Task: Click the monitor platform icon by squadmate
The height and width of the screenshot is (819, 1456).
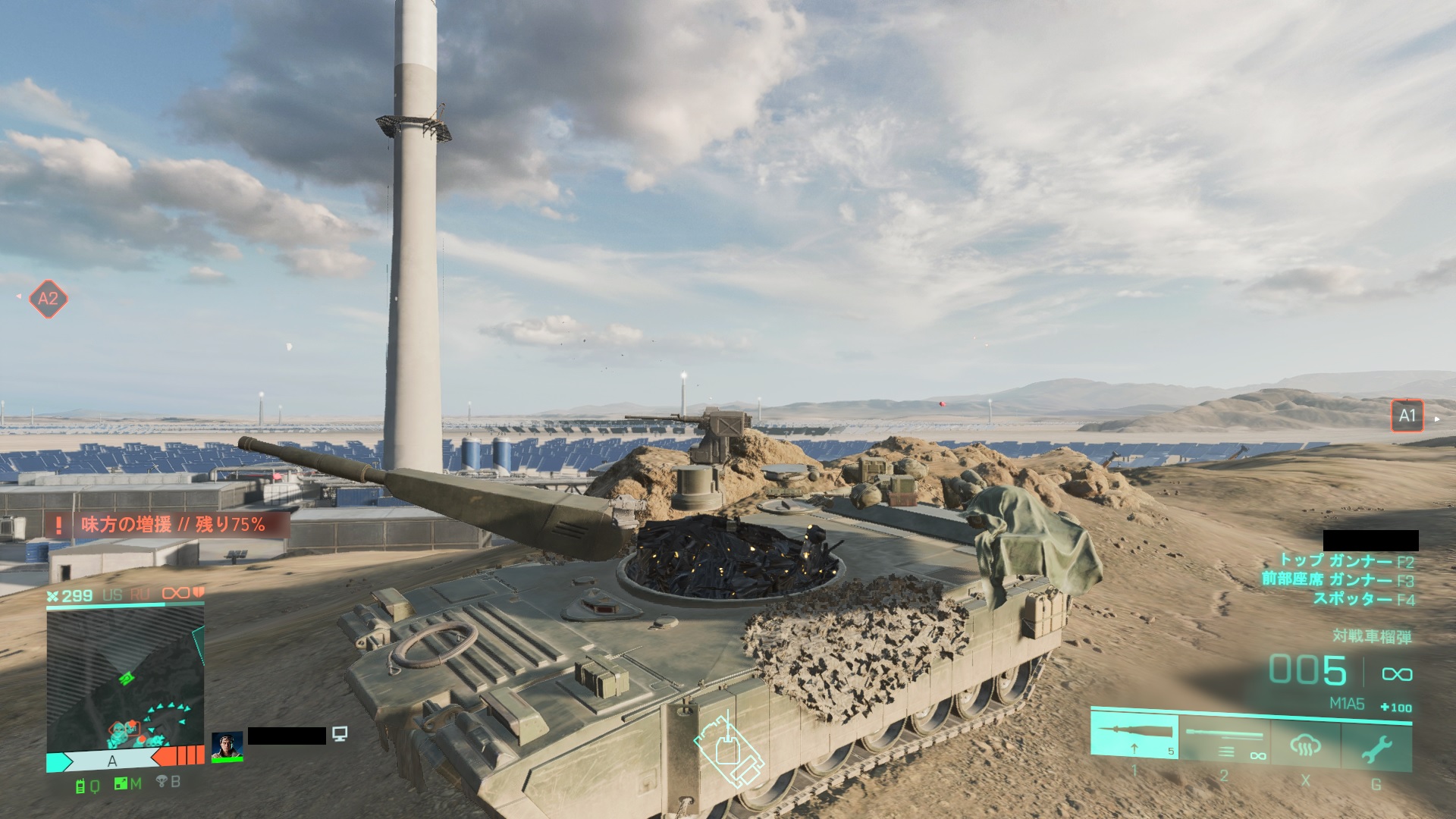Action: (x=340, y=733)
